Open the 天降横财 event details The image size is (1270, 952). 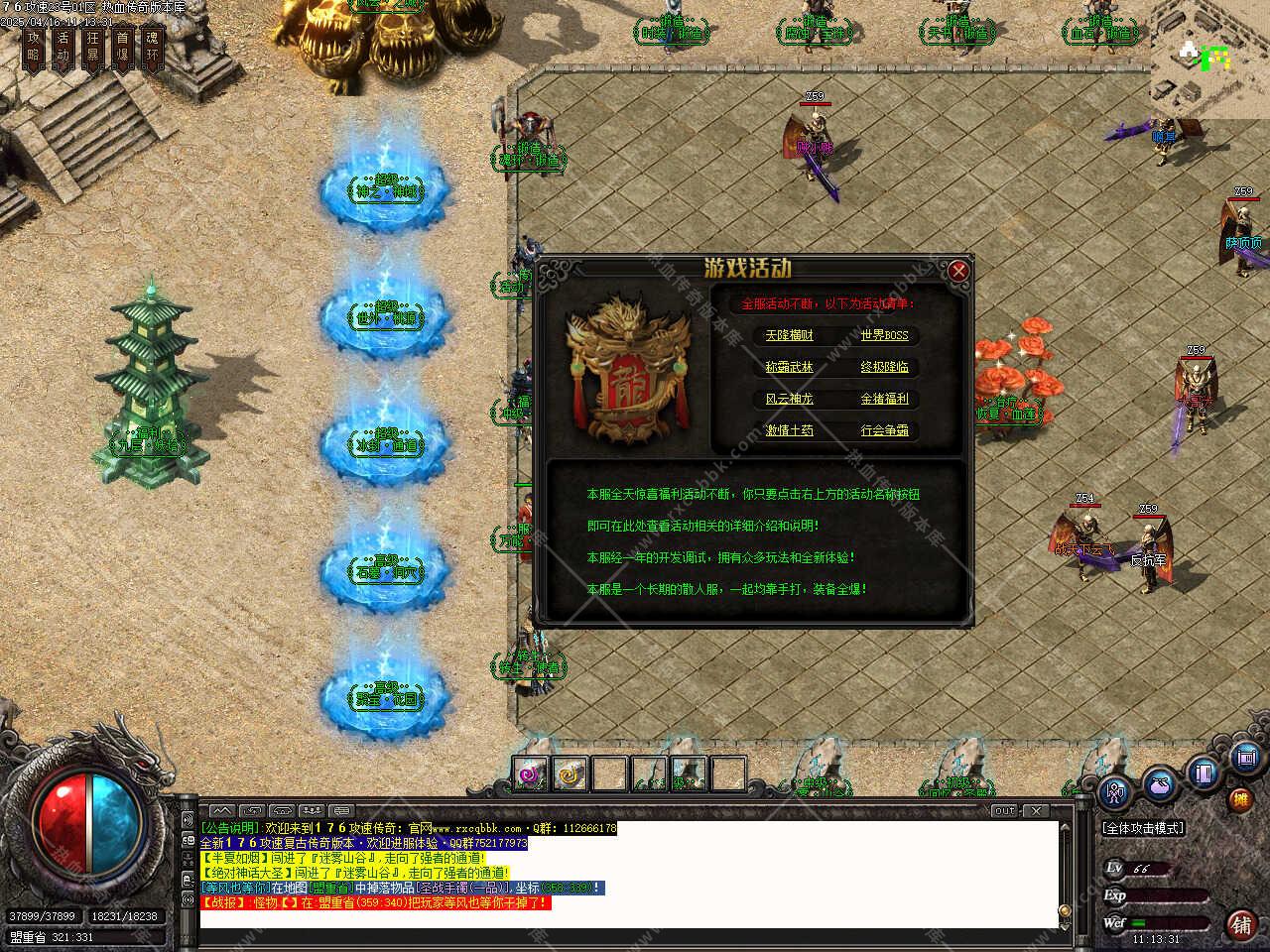coord(789,336)
